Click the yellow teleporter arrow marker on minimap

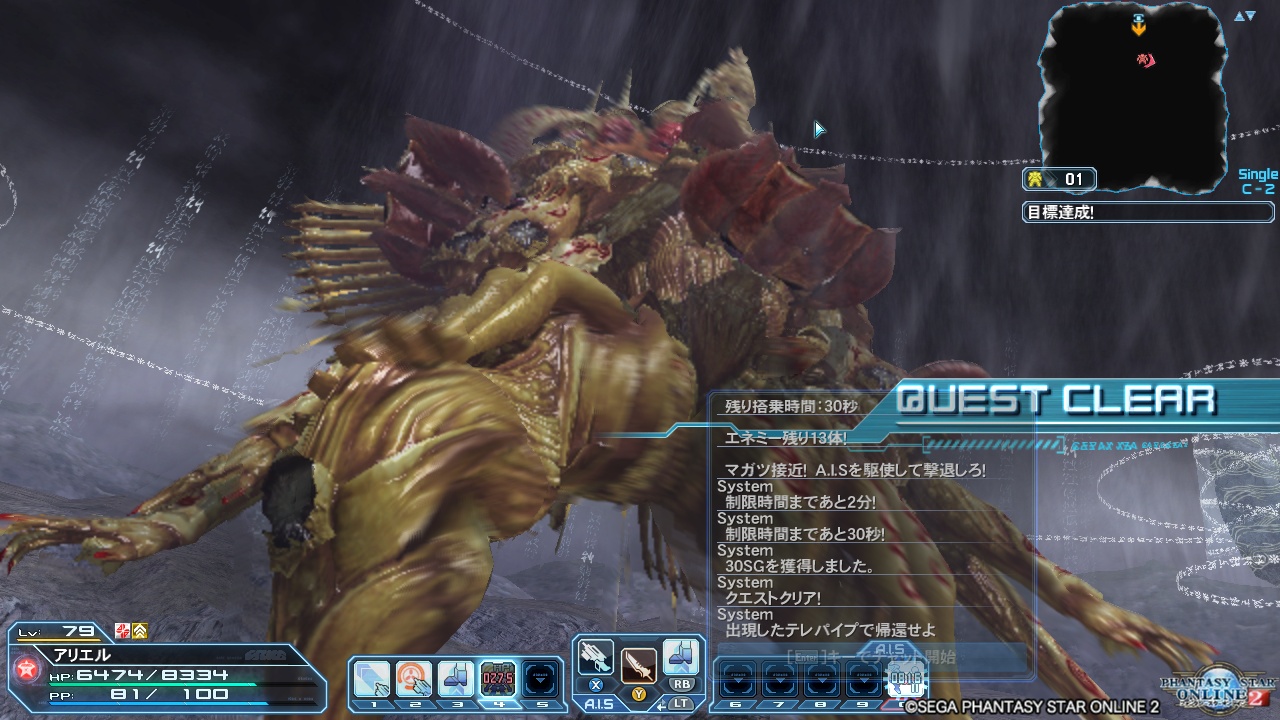[1138, 28]
